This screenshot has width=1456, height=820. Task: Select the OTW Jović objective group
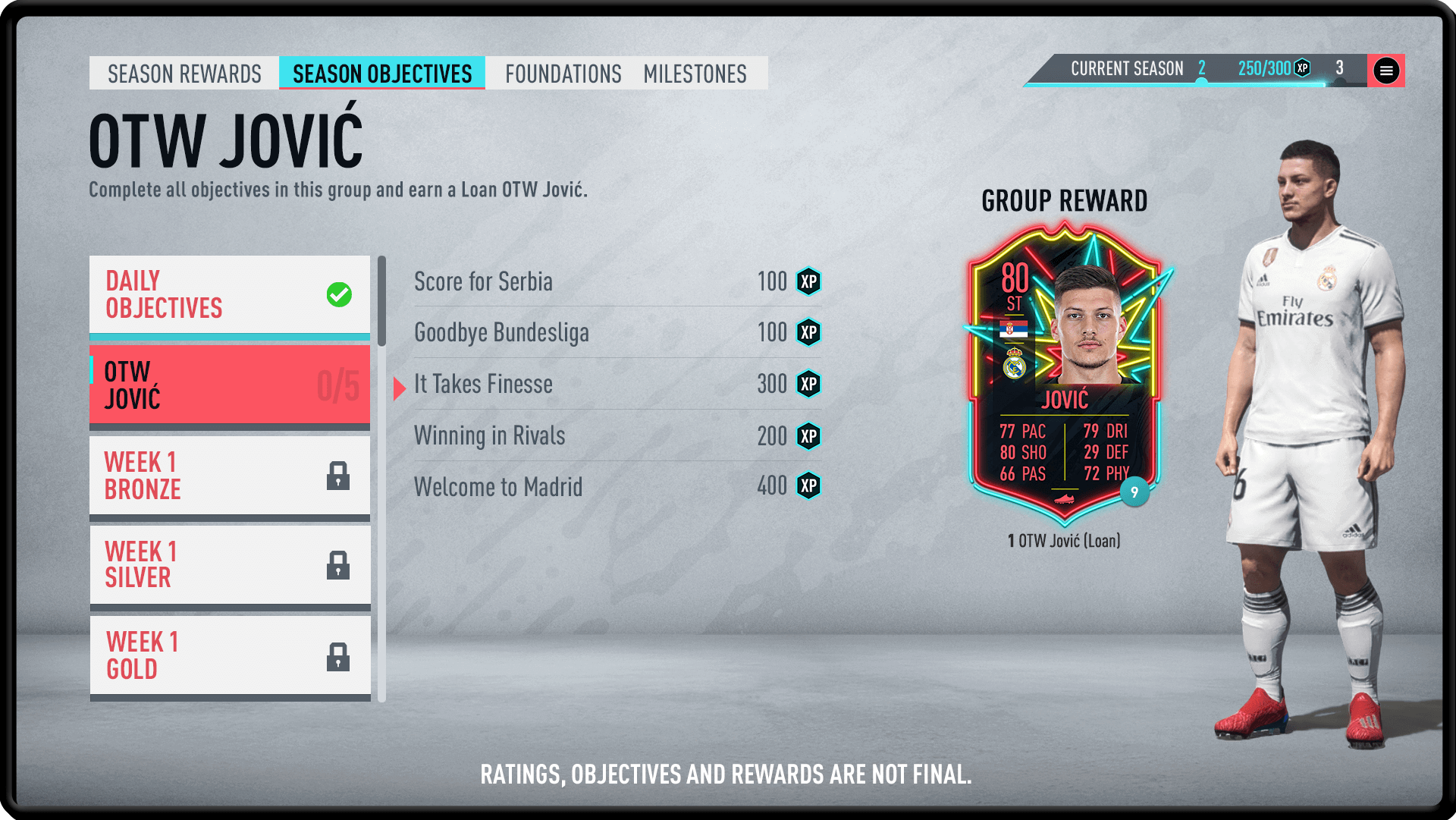(229, 385)
